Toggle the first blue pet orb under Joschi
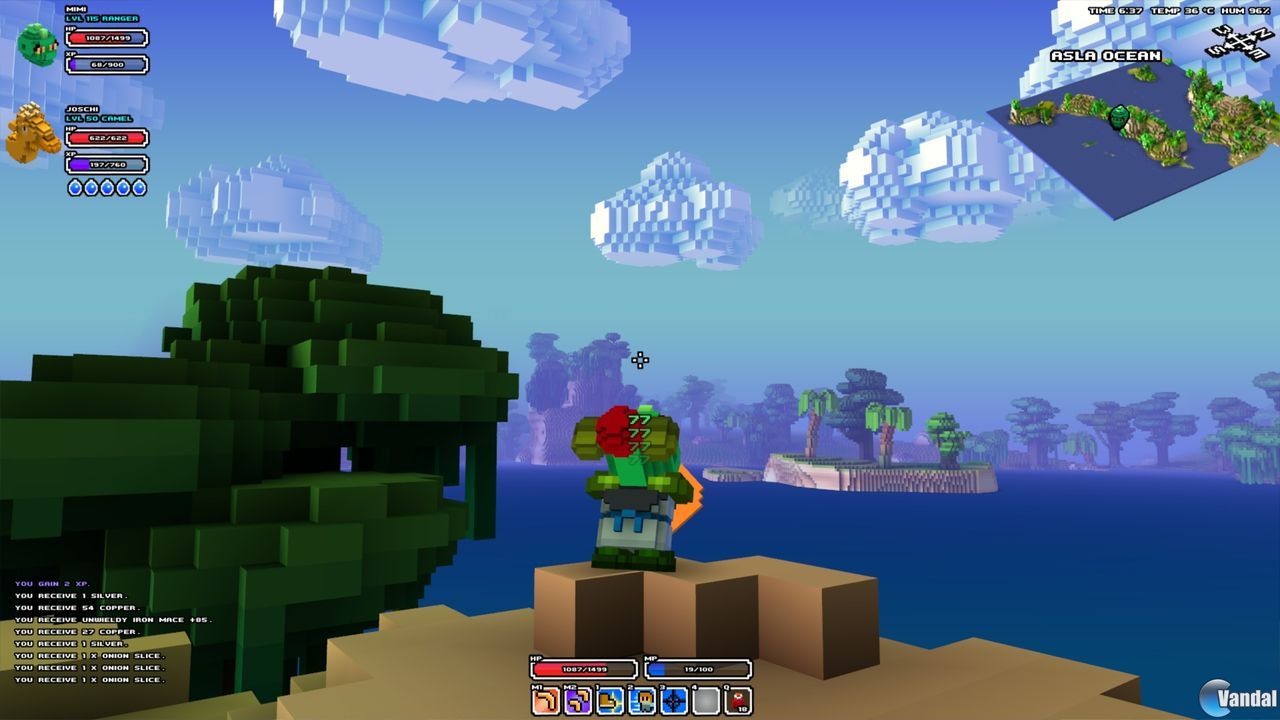The height and width of the screenshot is (720, 1280). point(76,187)
